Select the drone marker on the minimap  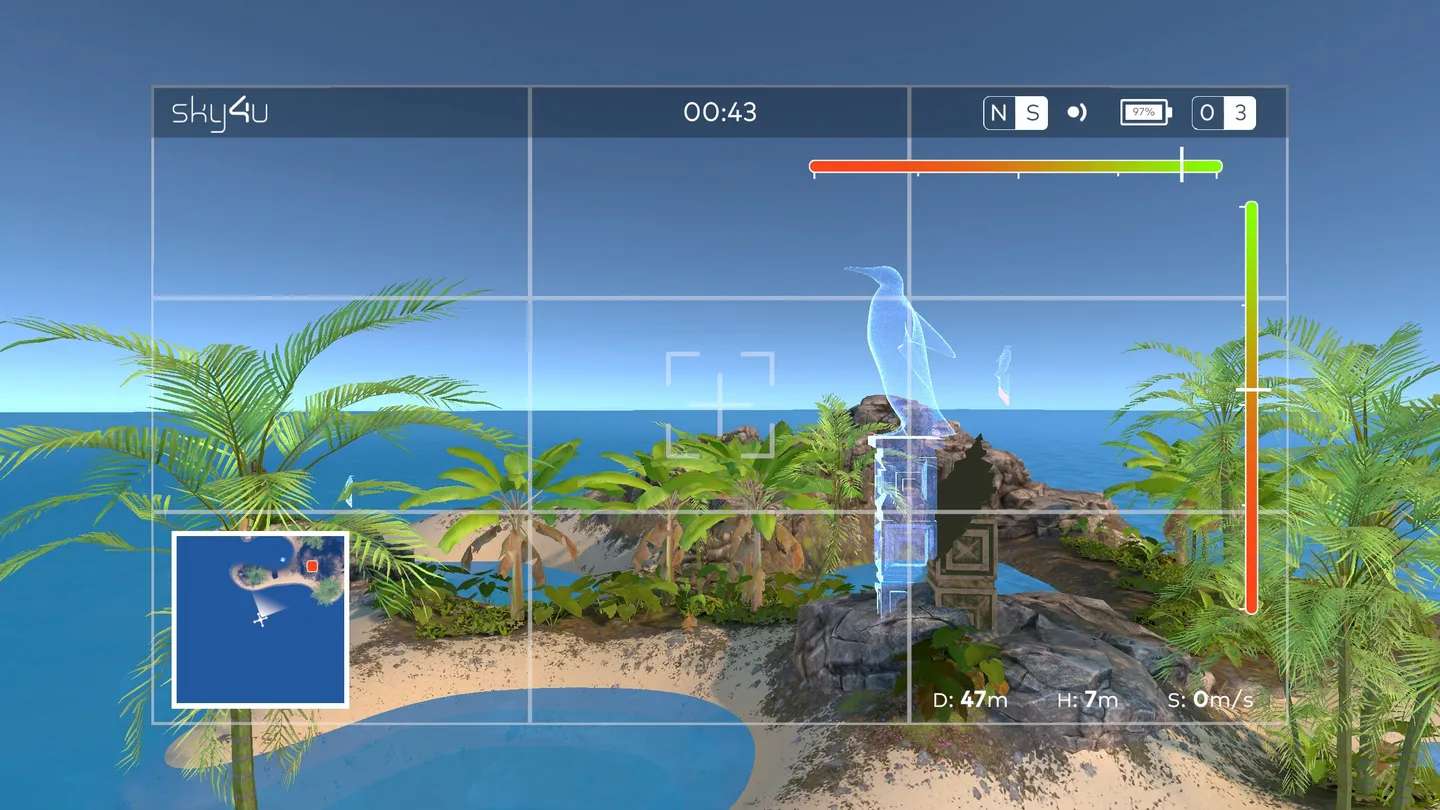click(x=260, y=620)
